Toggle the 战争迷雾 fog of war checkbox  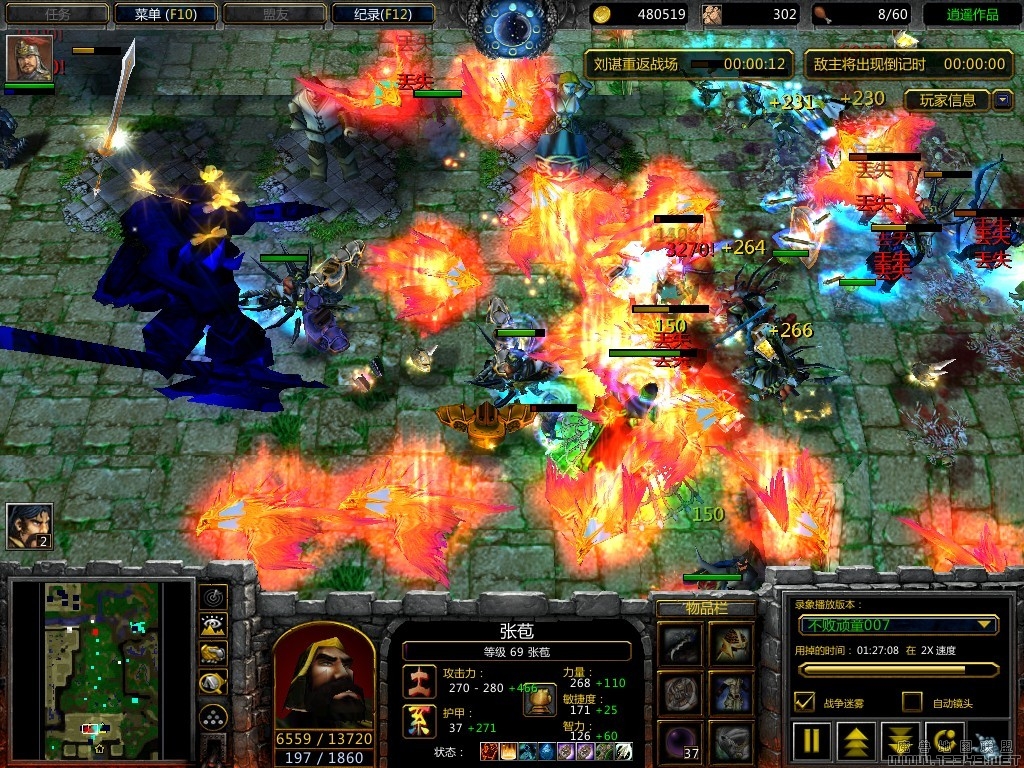(803, 702)
